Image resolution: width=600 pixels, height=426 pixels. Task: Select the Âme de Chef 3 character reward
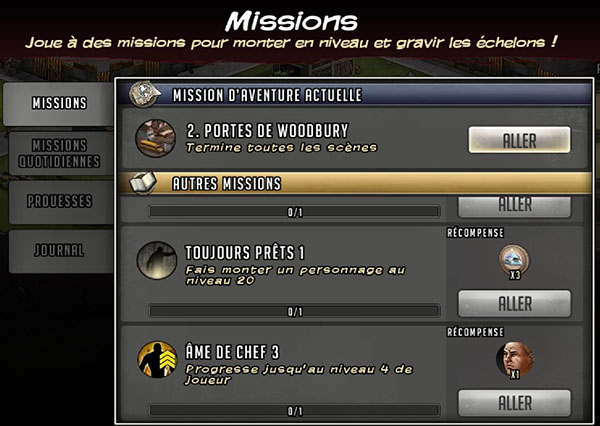coord(514,359)
